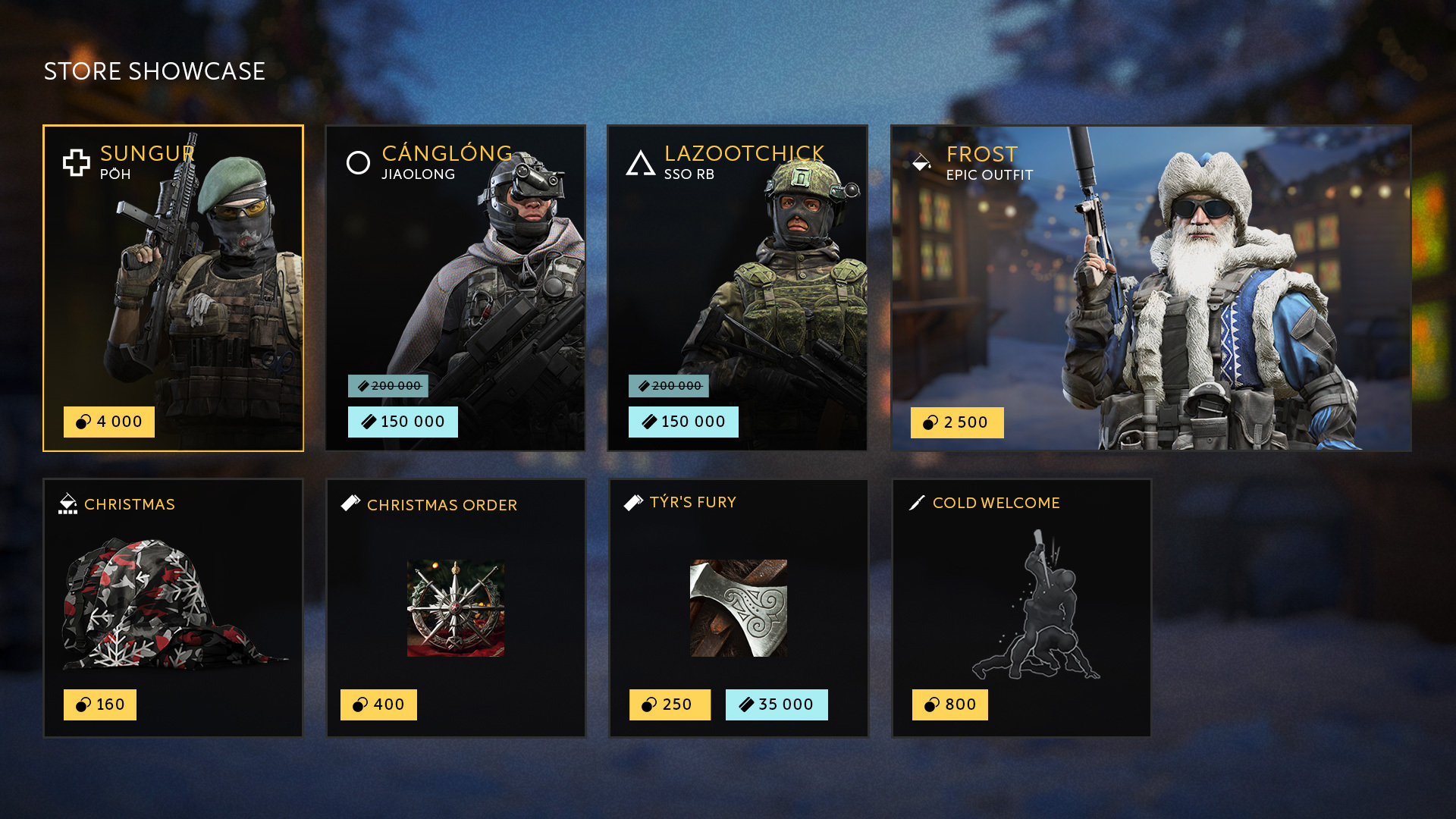Buy Lazootchick for 150 000
1456x819 pixels.
683,422
